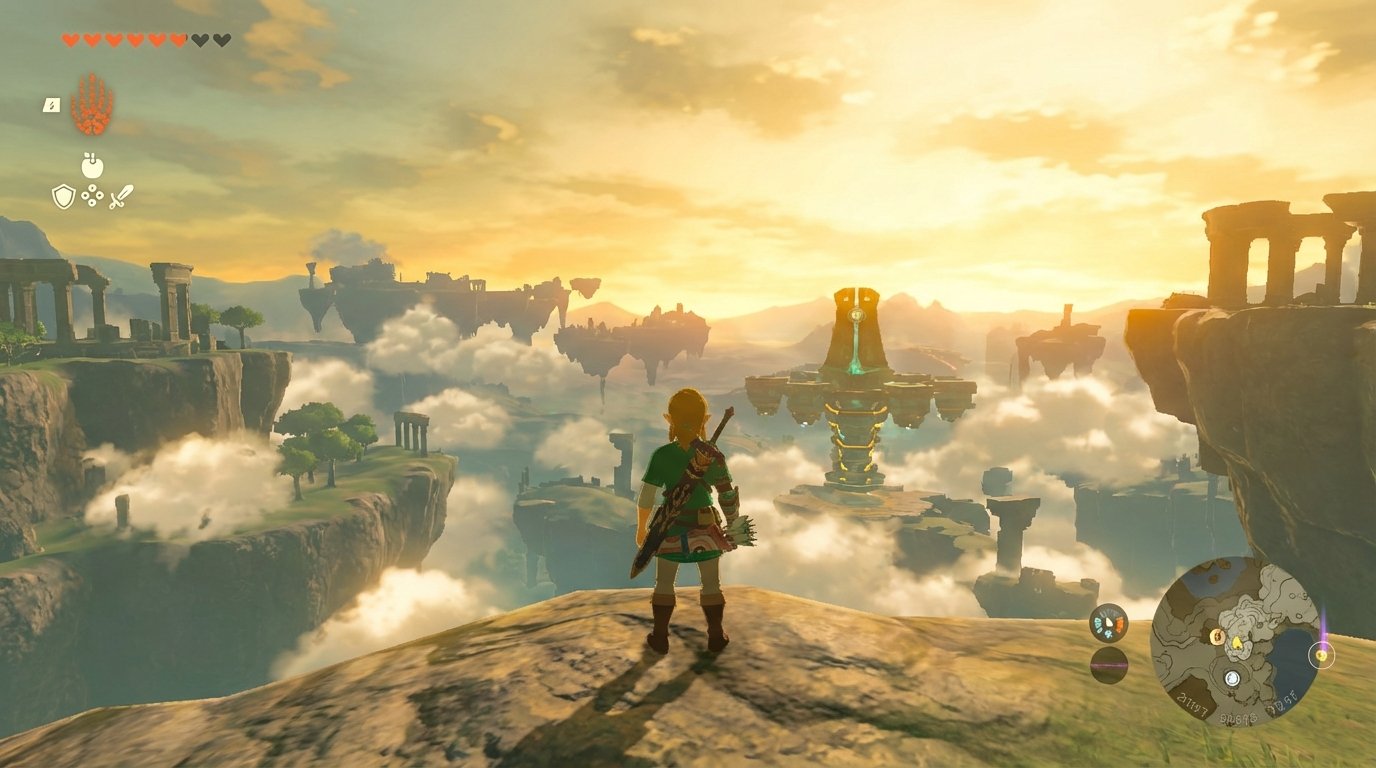
Task: Click the small charge counter beside the hand rune
Action: (52, 105)
